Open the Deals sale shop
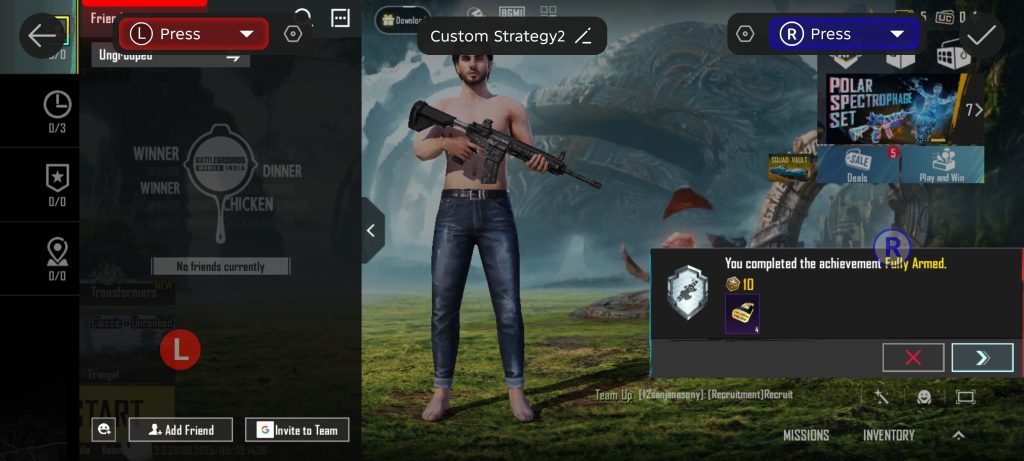Screen dimensions: 1024x461 click(857, 165)
